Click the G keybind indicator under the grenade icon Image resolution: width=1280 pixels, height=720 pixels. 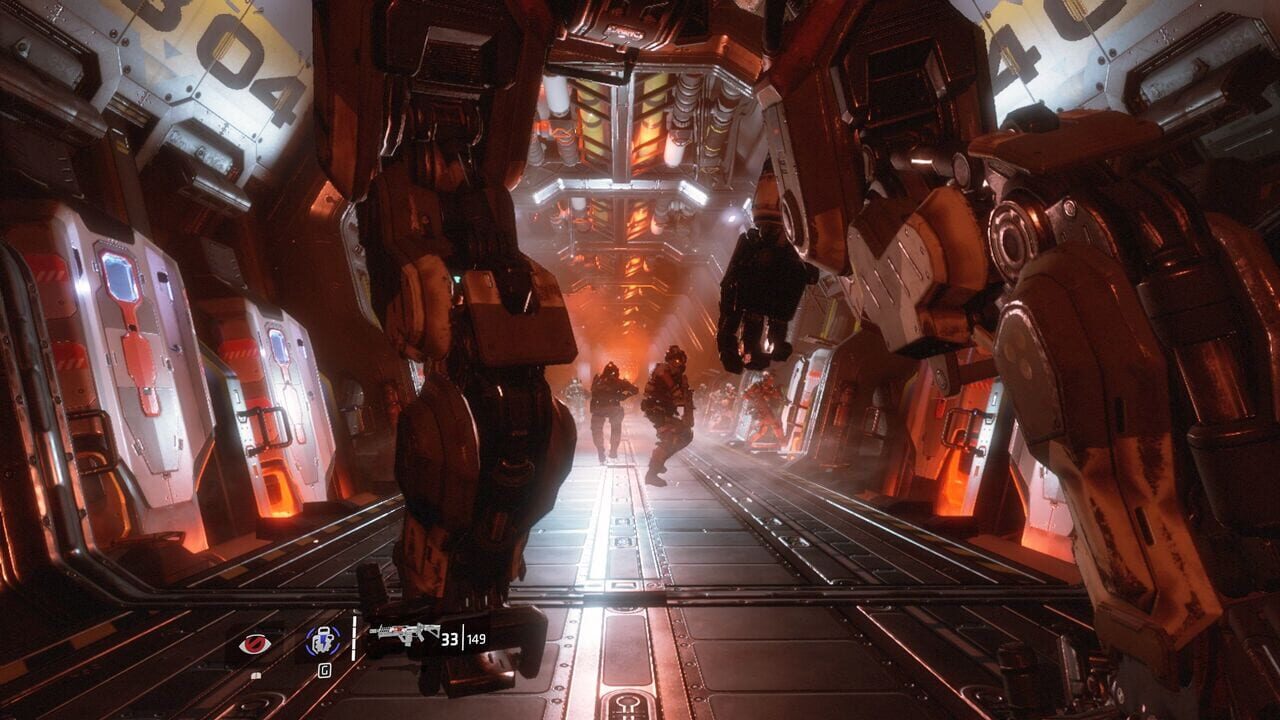325,670
